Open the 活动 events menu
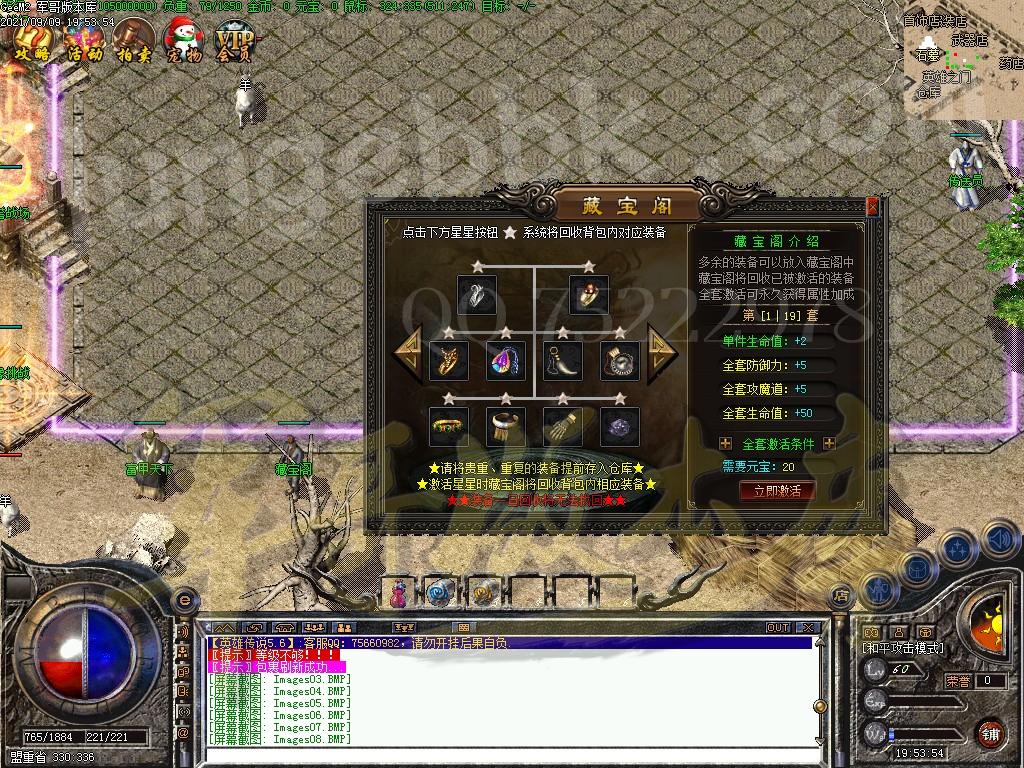 tap(85, 42)
